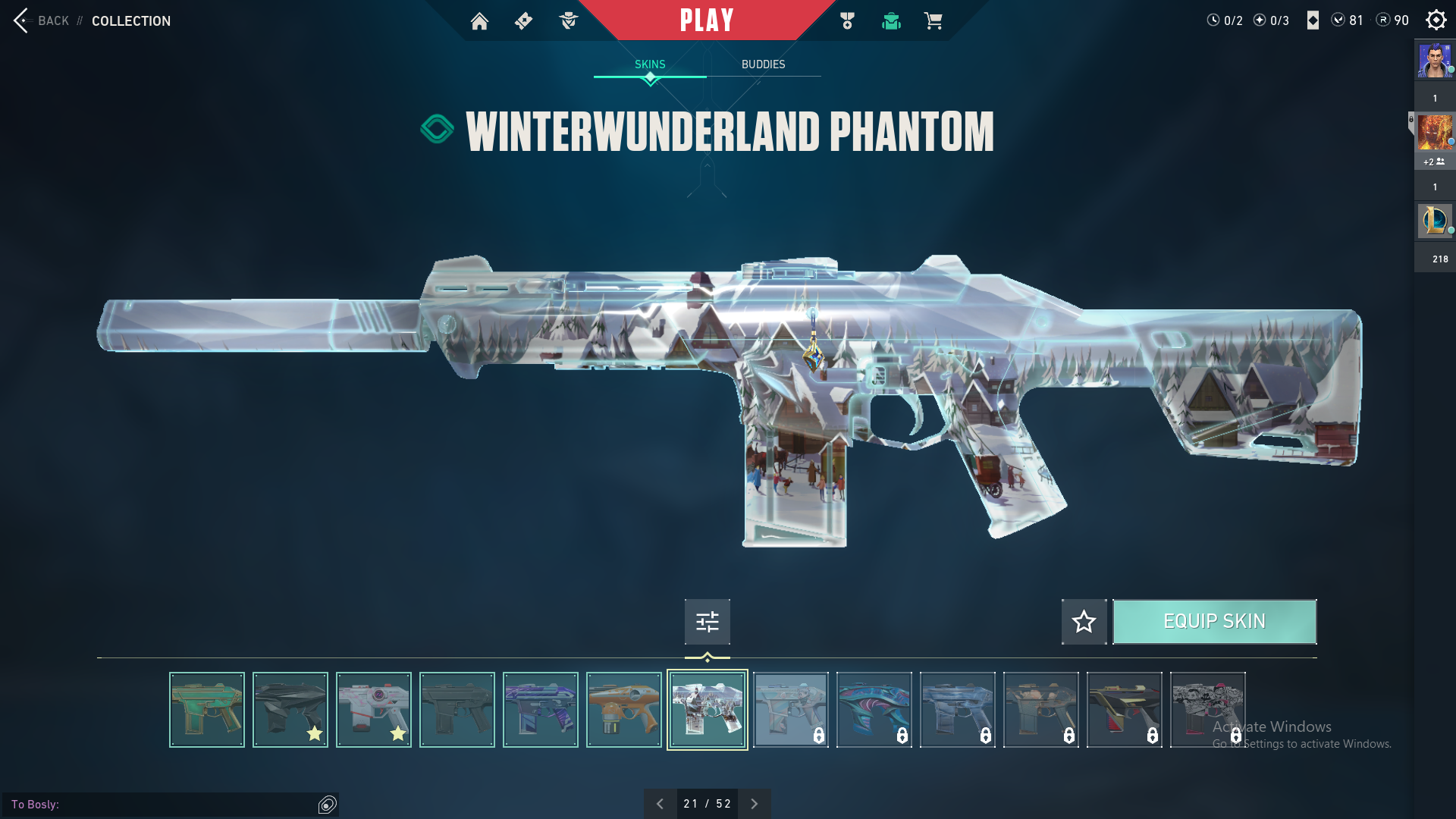Equip the Winterwunderland Phantom skin
The height and width of the screenshot is (819, 1456).
(1214, 622)
